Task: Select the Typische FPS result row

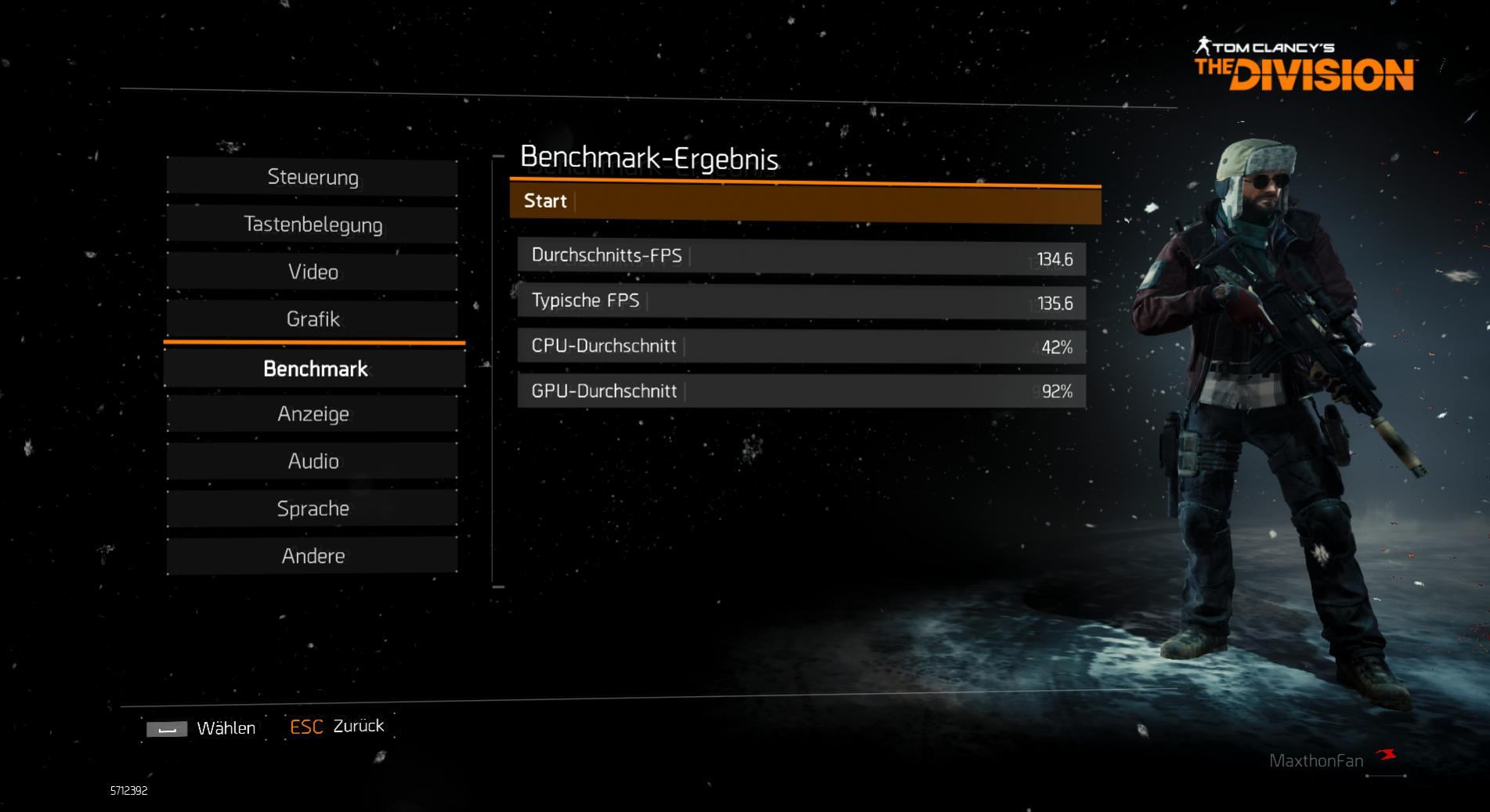Action: click(x=801, y=301)
